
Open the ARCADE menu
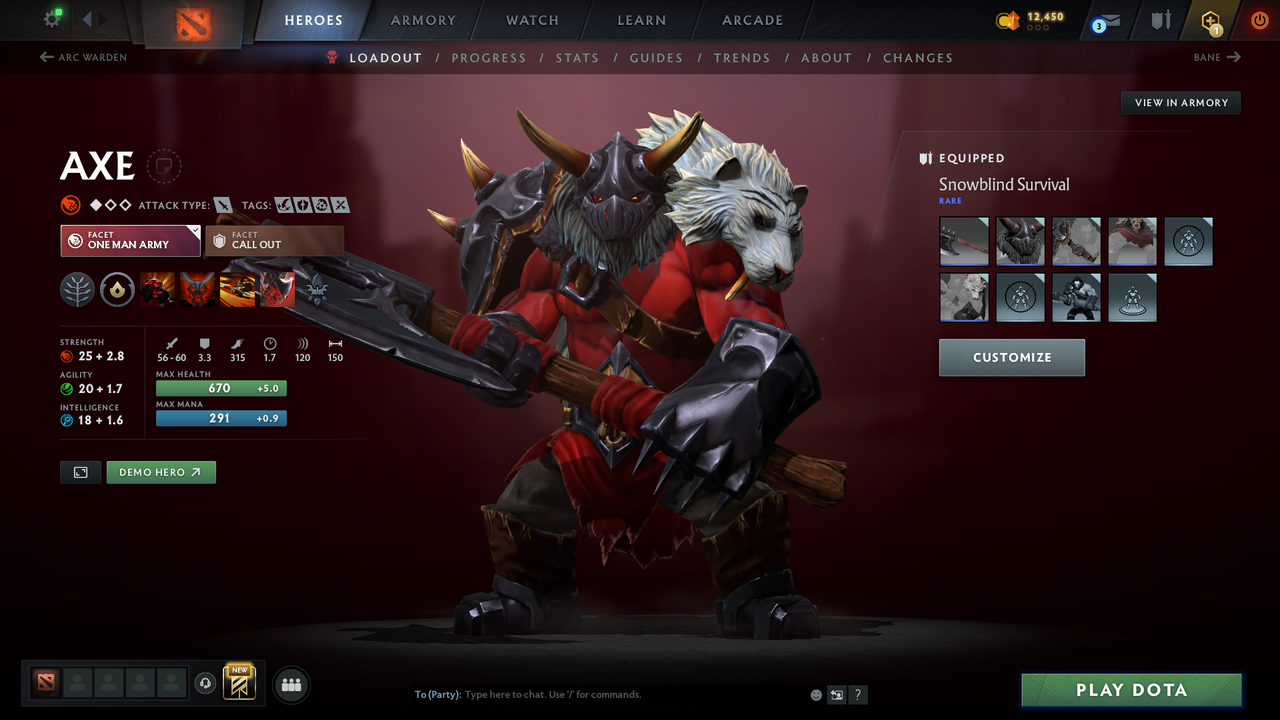tap(751, 20)
